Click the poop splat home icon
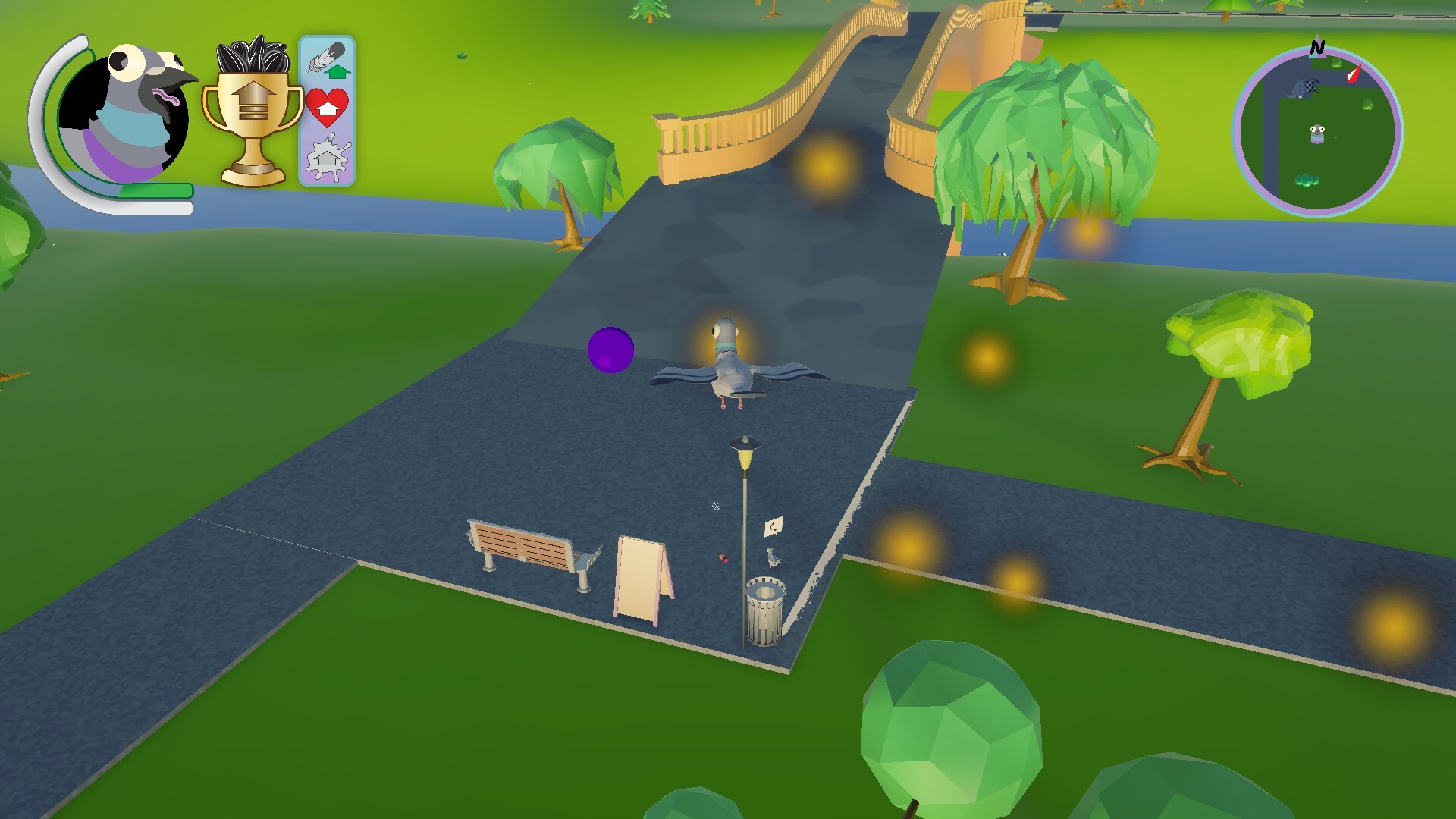The height and width of the screenshot is (819, 1456). pos(326,155)
